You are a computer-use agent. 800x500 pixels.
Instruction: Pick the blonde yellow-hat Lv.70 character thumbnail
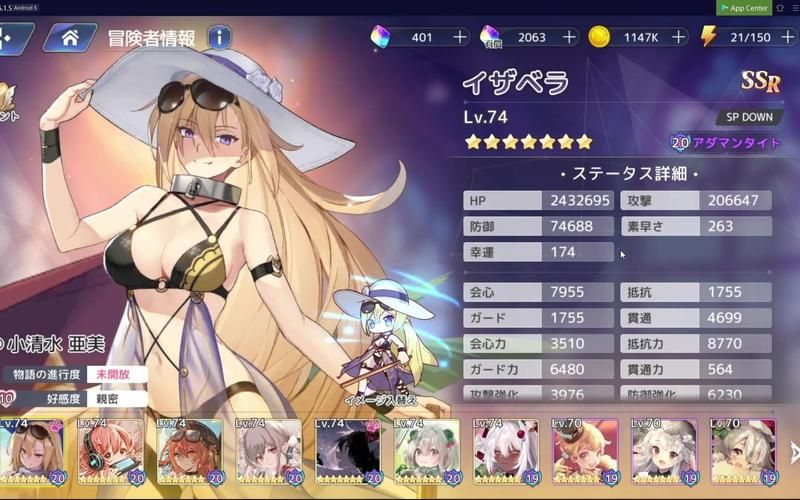[584, 450]
